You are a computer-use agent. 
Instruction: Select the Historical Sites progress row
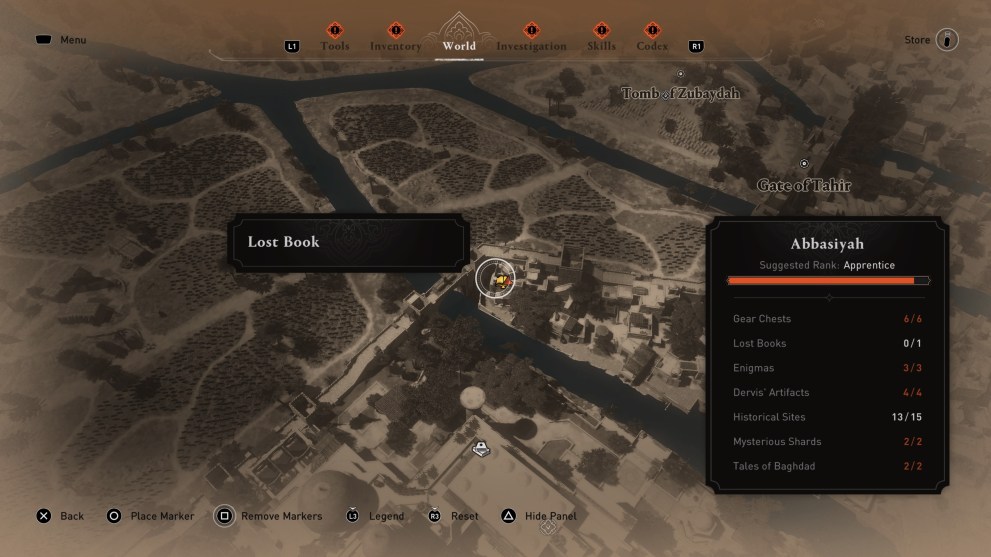pos(827,417)
